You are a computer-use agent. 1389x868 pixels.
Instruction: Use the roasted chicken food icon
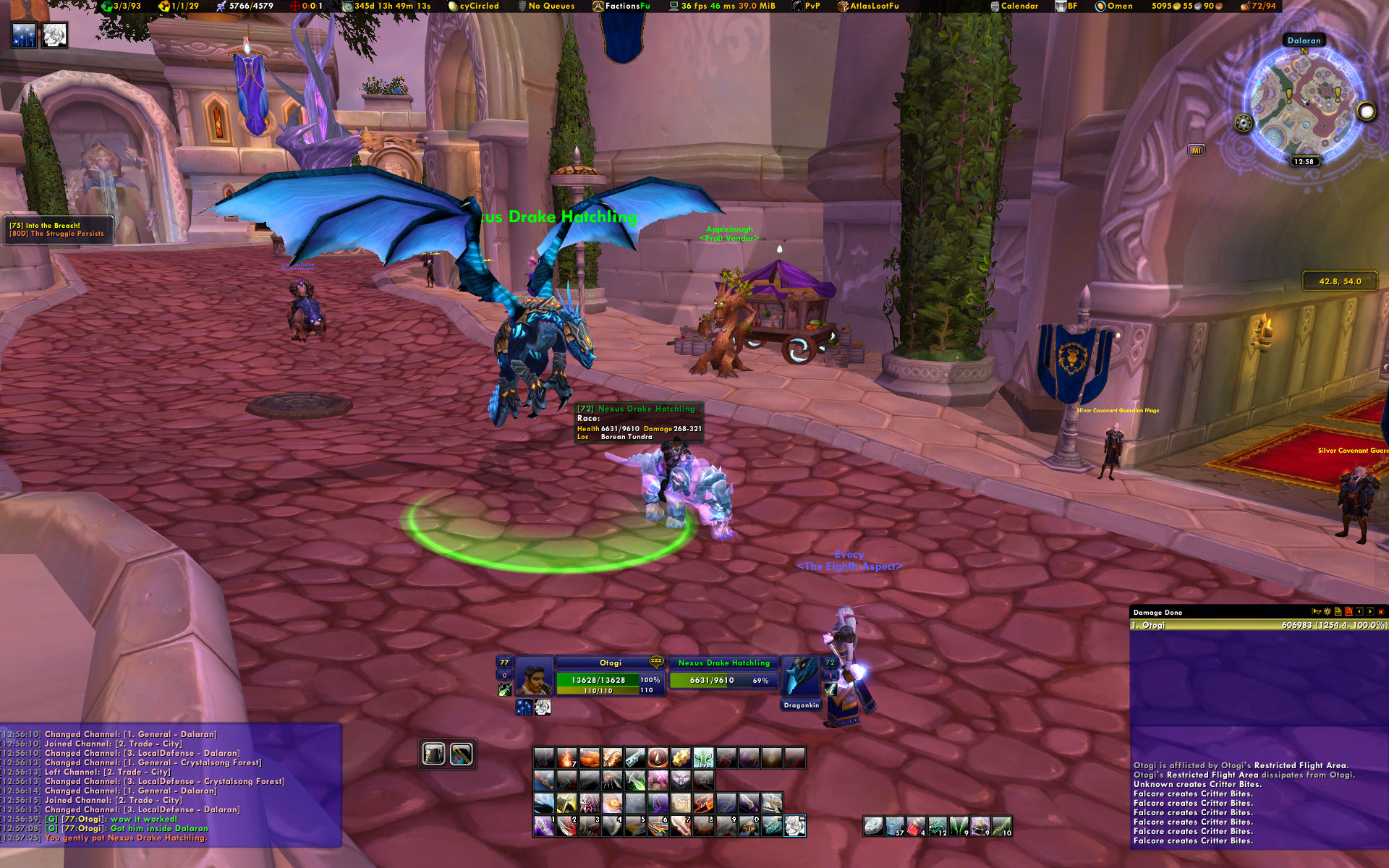(x=590, y=758)
